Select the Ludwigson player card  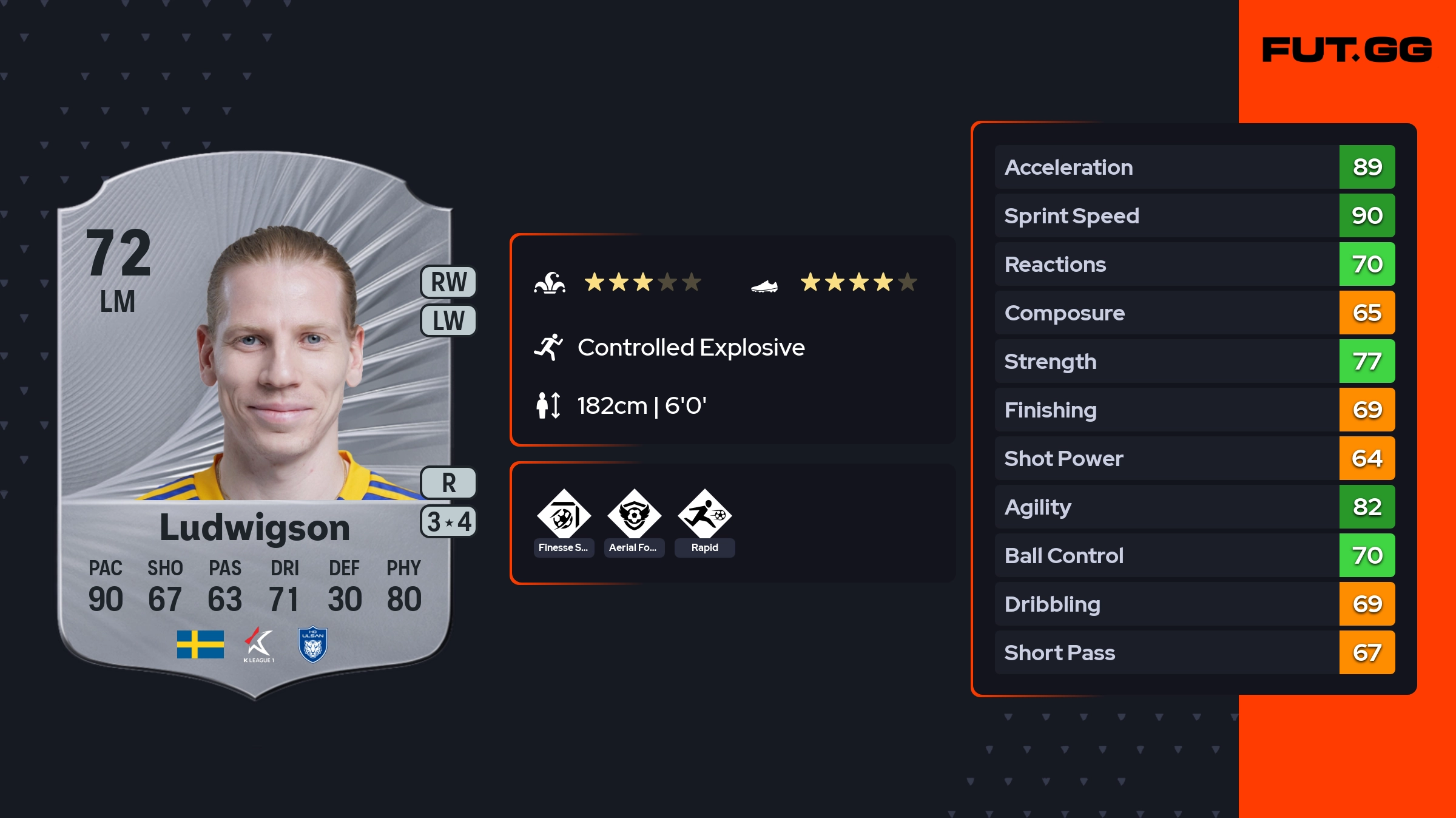click(255, 425)
